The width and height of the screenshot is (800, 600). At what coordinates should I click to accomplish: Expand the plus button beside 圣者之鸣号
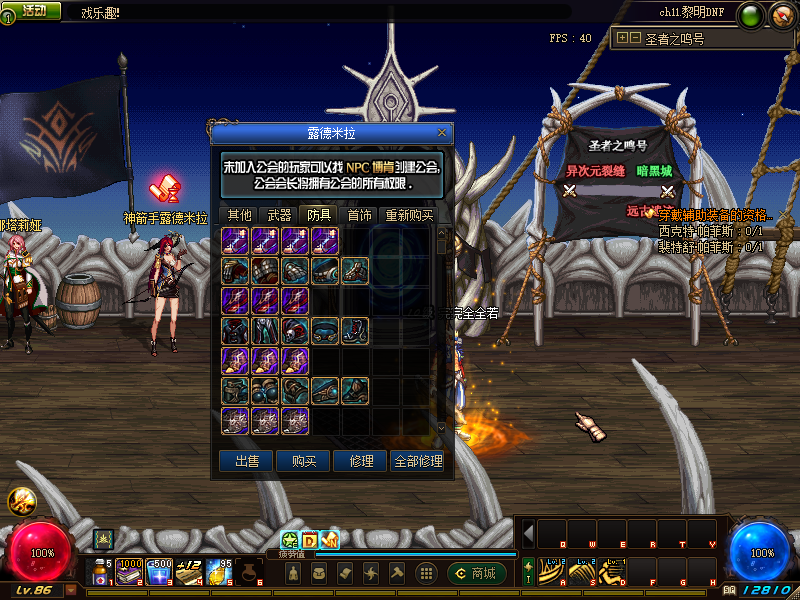click(x=622, y=38)
